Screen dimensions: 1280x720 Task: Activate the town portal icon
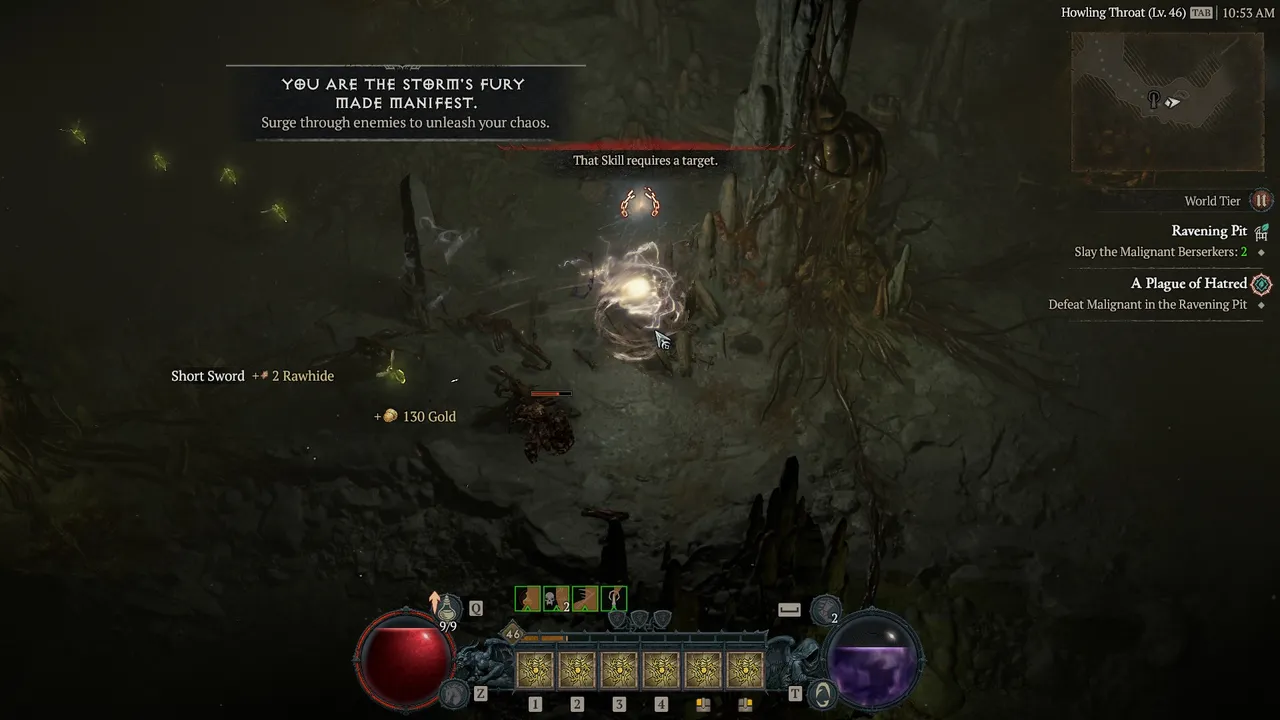click(x=822, y=692)
